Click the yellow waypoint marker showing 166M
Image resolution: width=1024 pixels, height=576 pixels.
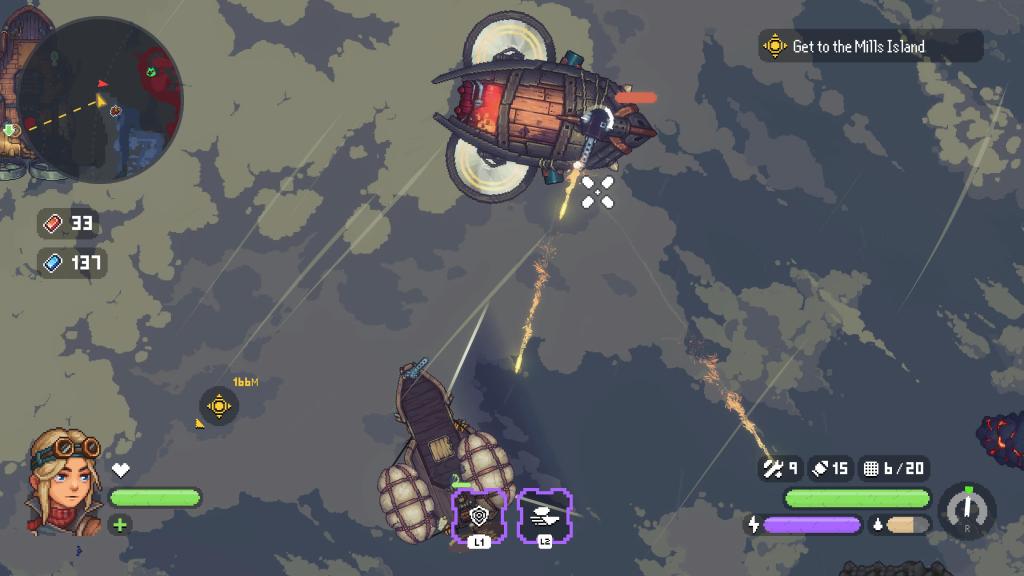pyautogui.click(x=219, y=406)
